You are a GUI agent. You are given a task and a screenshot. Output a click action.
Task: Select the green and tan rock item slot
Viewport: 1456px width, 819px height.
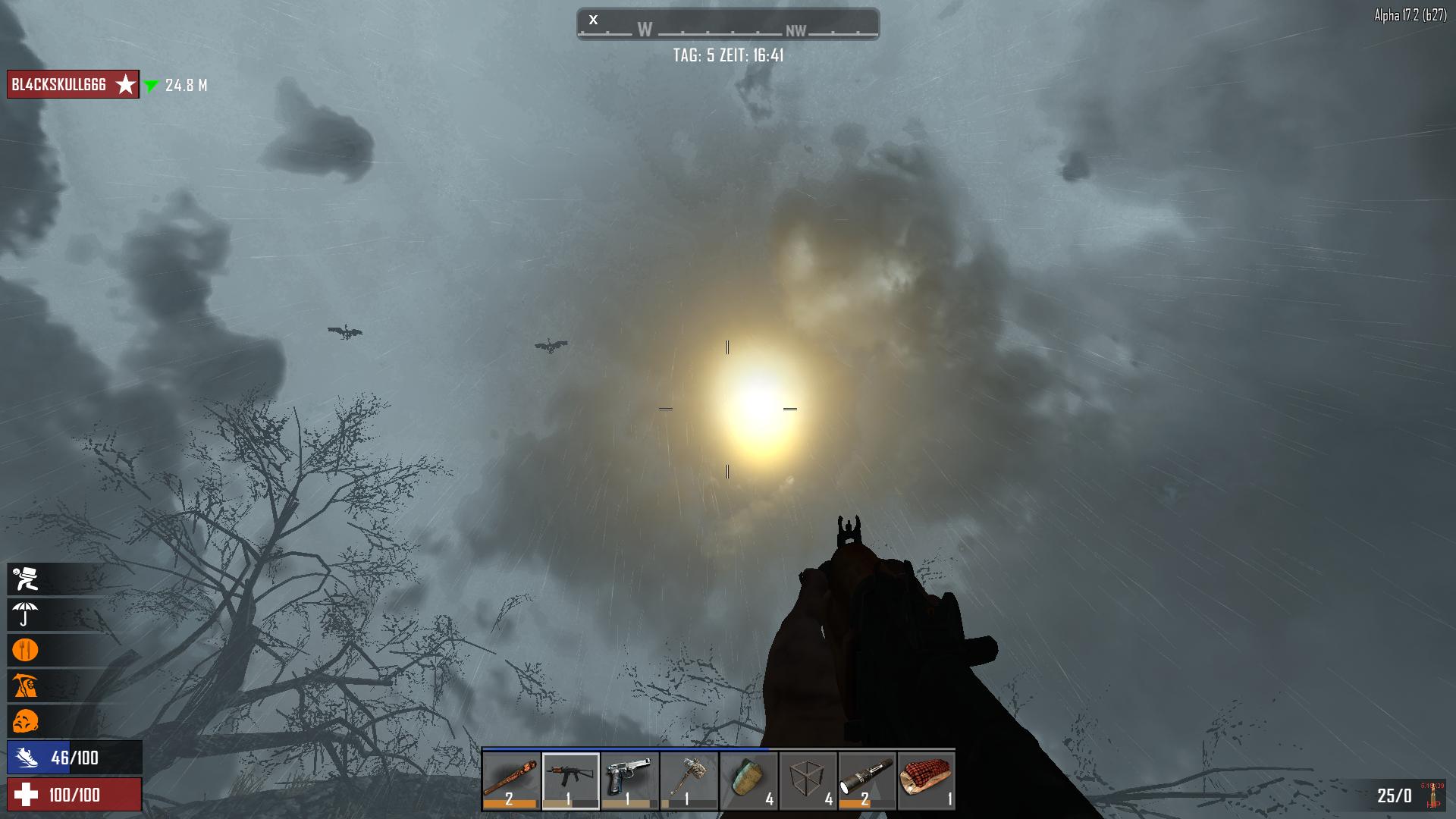[x=748, y=781]
